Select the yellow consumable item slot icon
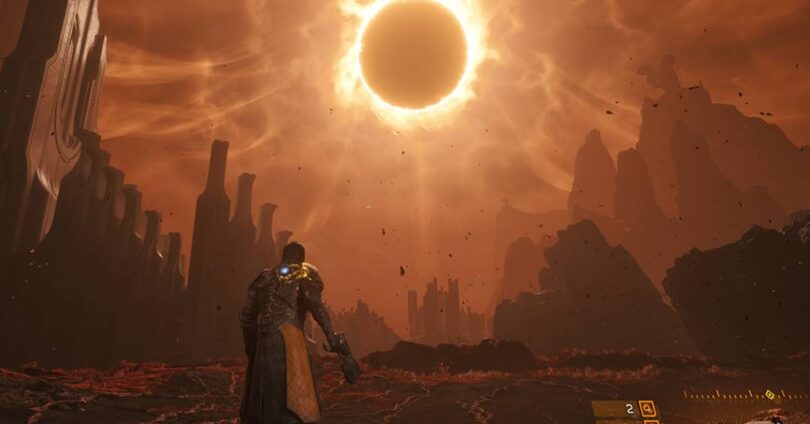Screen dimensions: 810x424 647,408
